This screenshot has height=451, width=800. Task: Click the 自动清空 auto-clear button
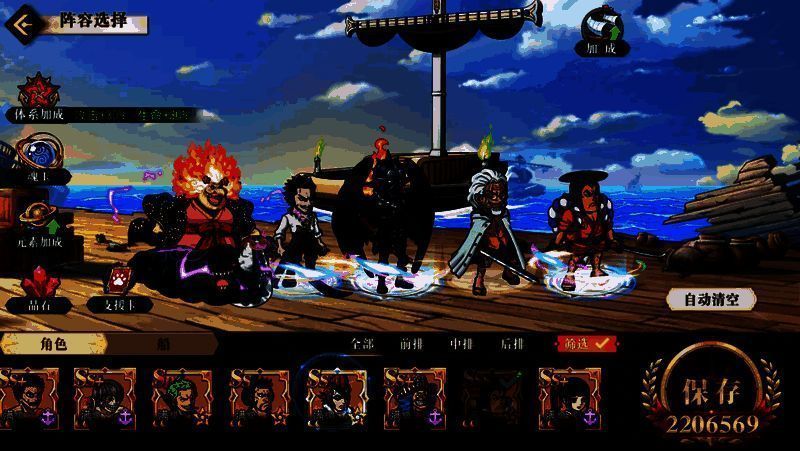click(711, 298)
